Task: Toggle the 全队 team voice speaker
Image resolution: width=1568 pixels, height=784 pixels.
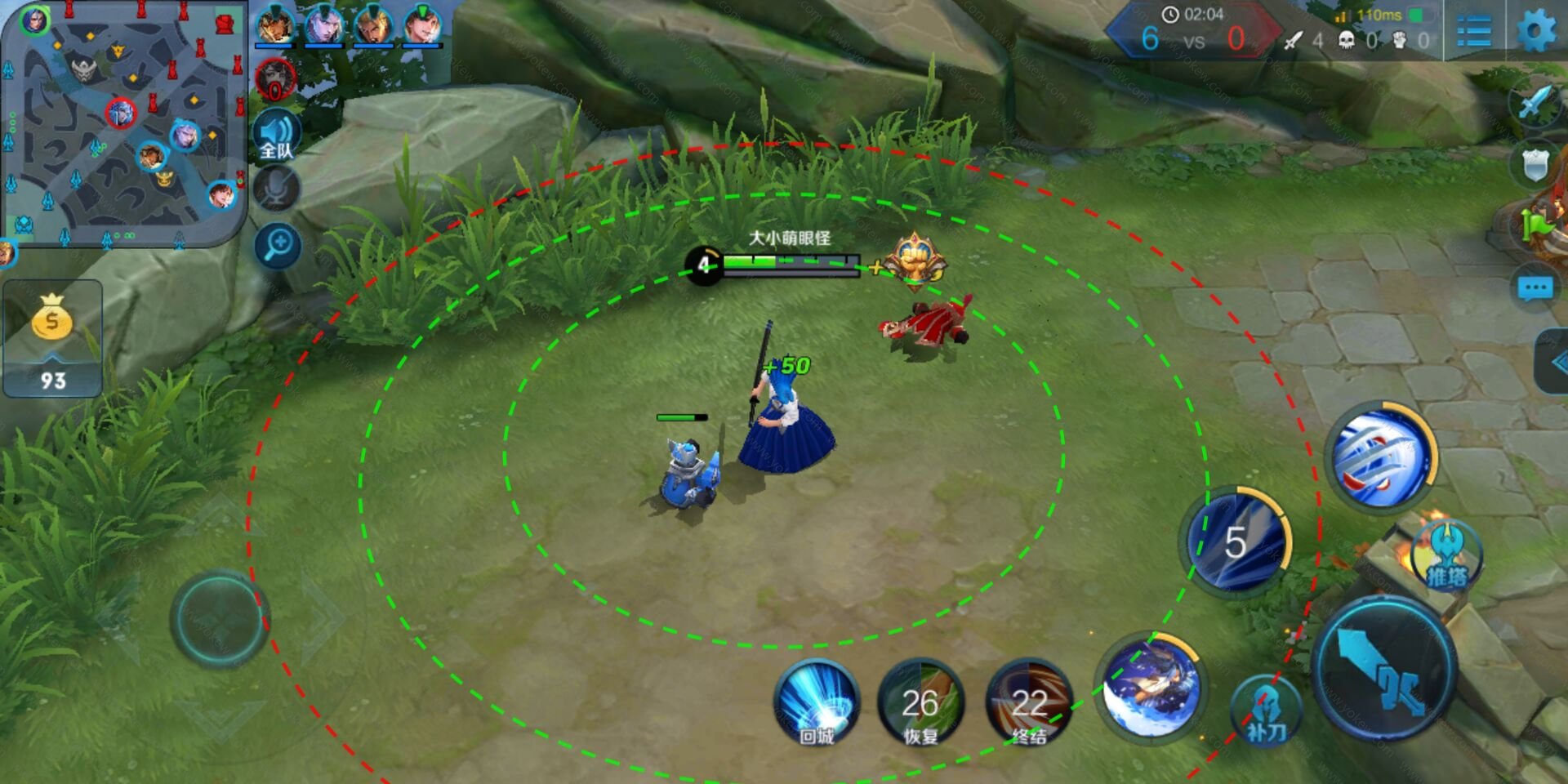Action: point(277,135)
